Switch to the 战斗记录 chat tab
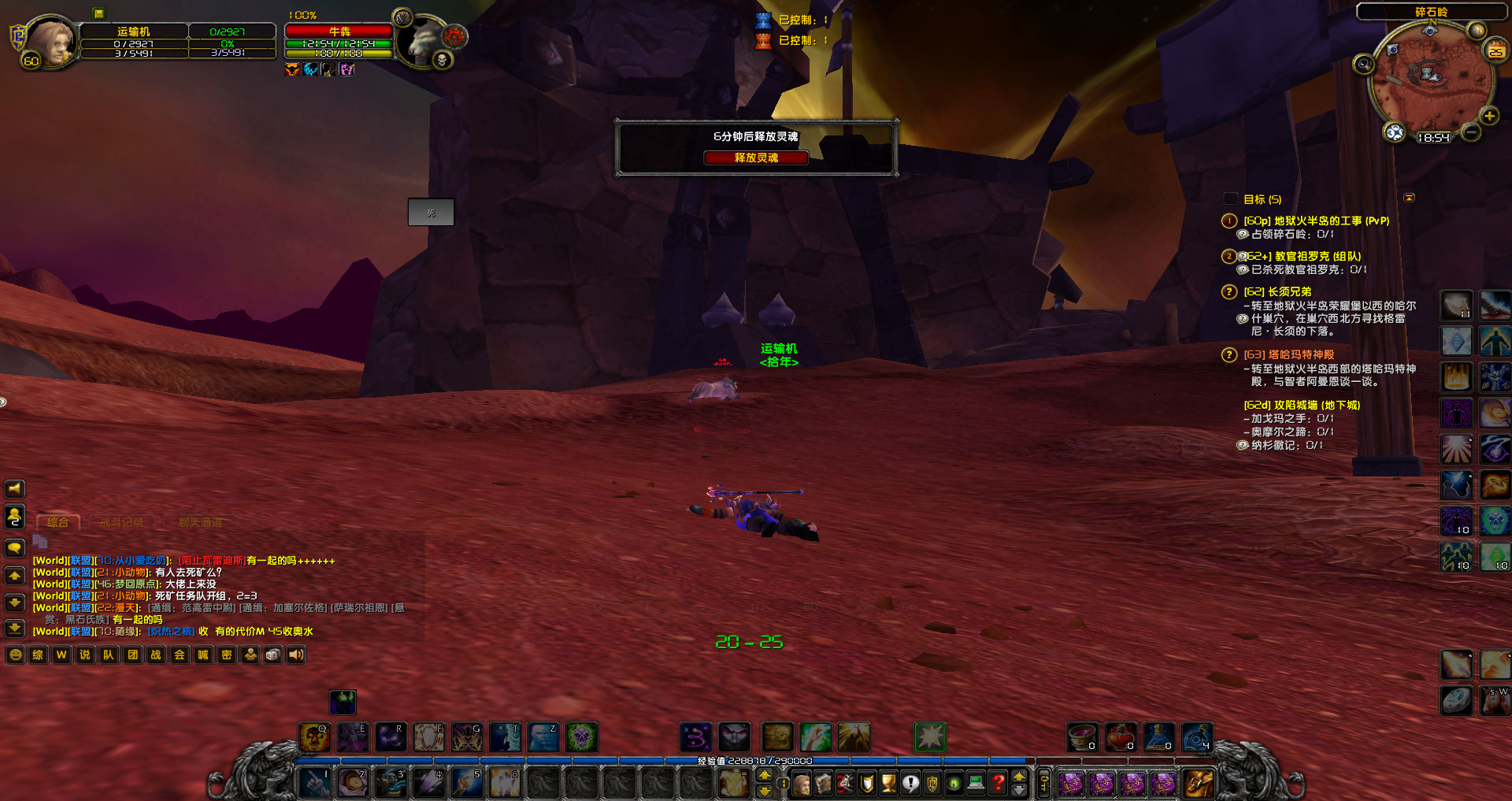 click(x=122, y=521)
